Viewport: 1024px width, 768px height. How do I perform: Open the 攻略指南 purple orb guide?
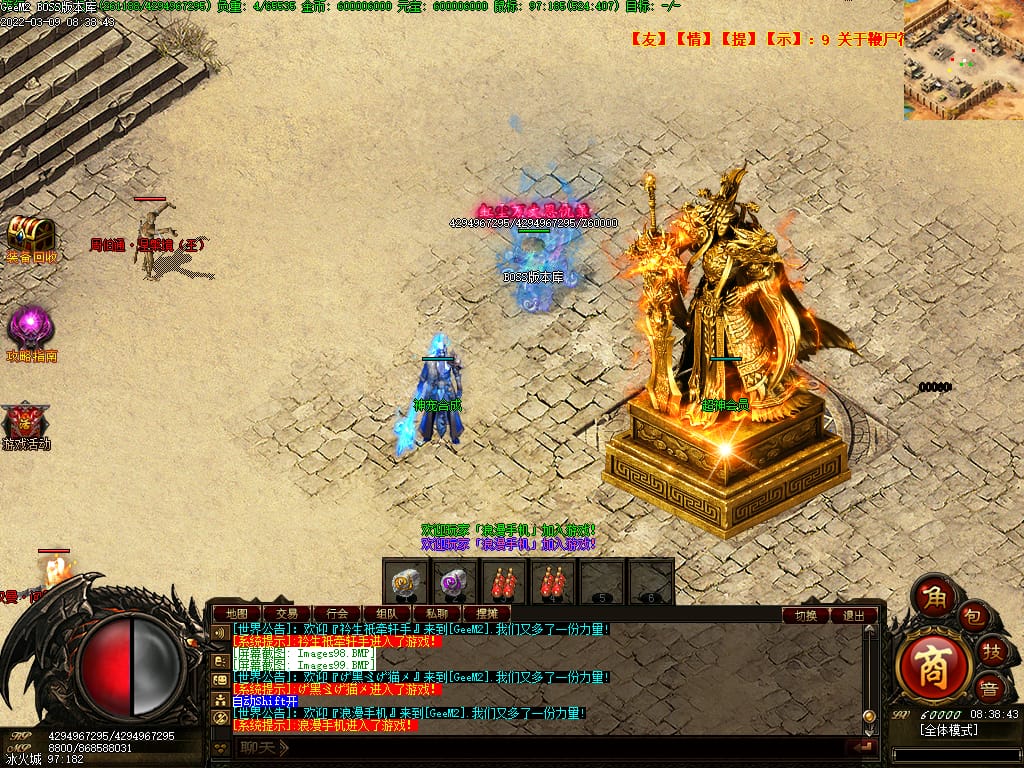(31, 328)
